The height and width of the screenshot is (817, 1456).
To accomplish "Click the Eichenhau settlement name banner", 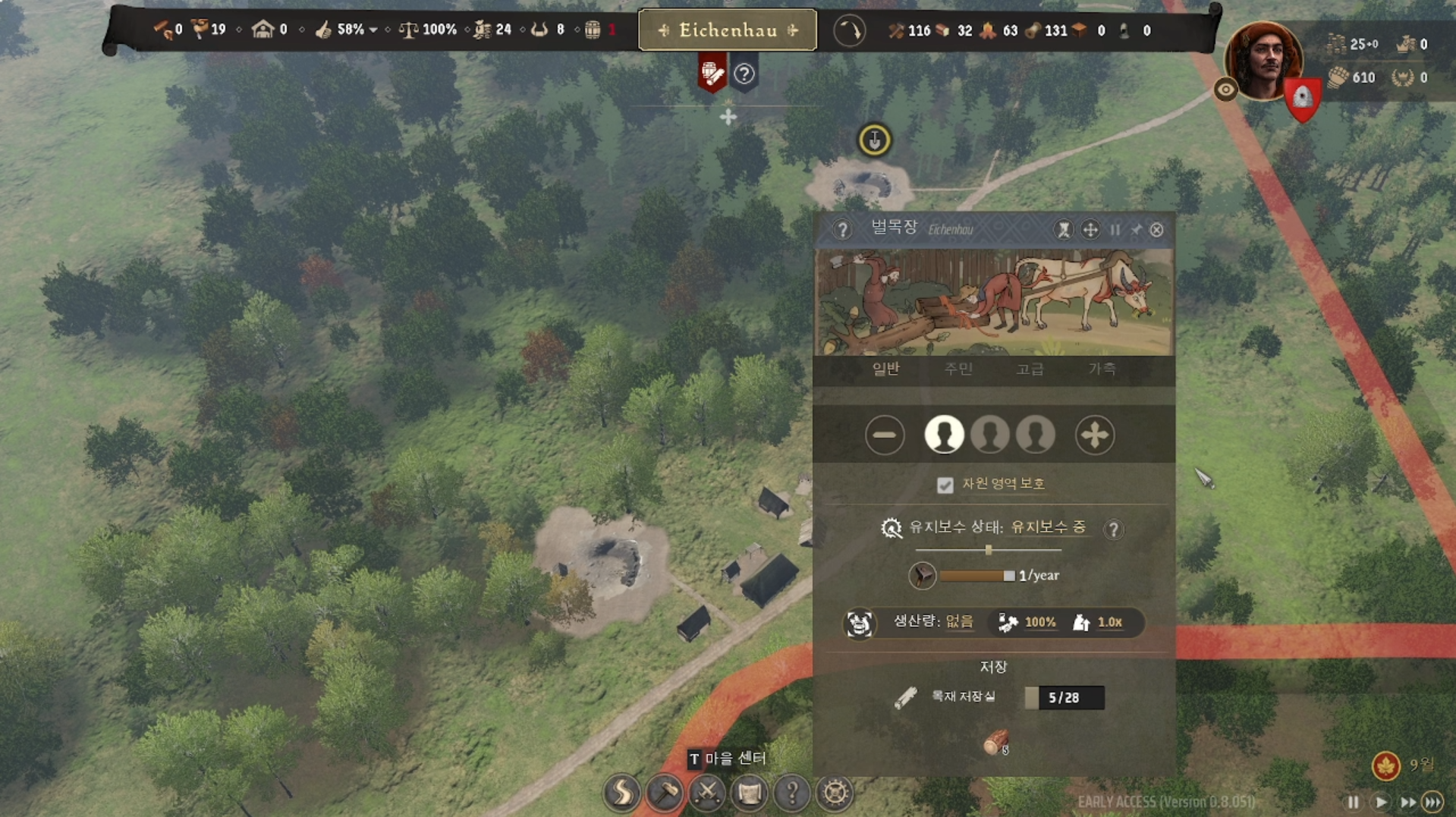I will [728, 30].
